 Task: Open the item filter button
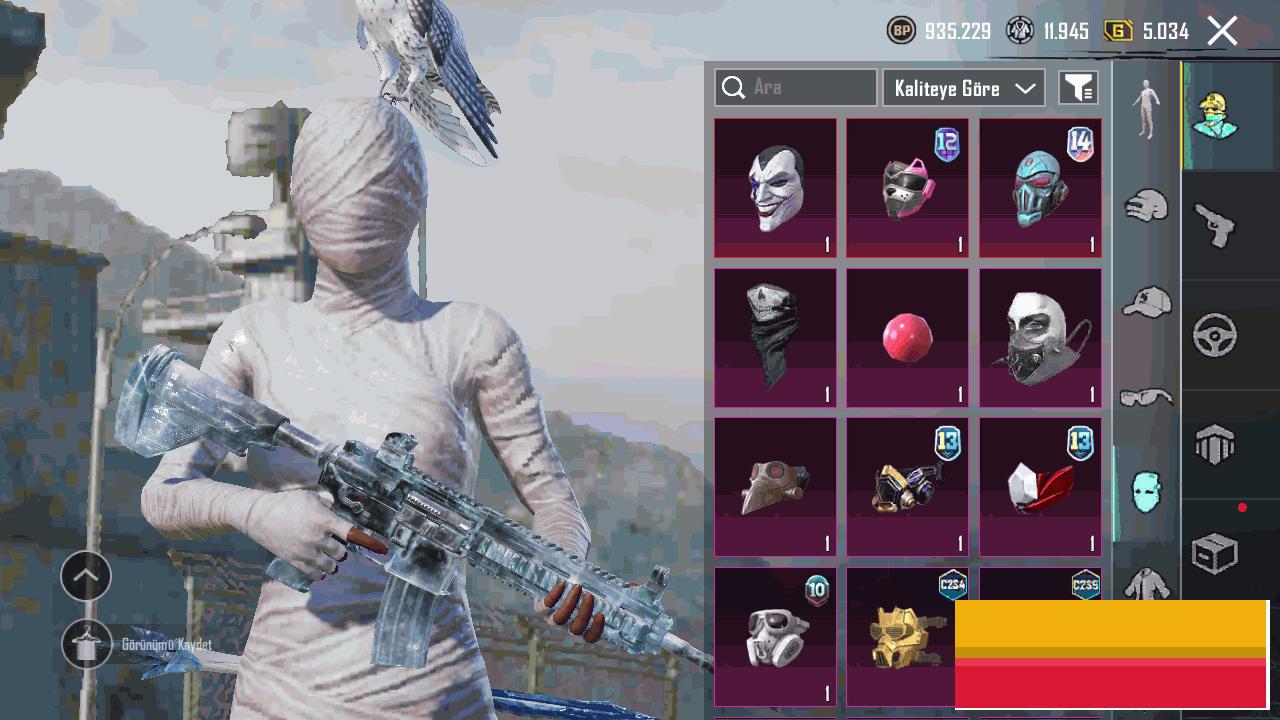click(1078, 88)
